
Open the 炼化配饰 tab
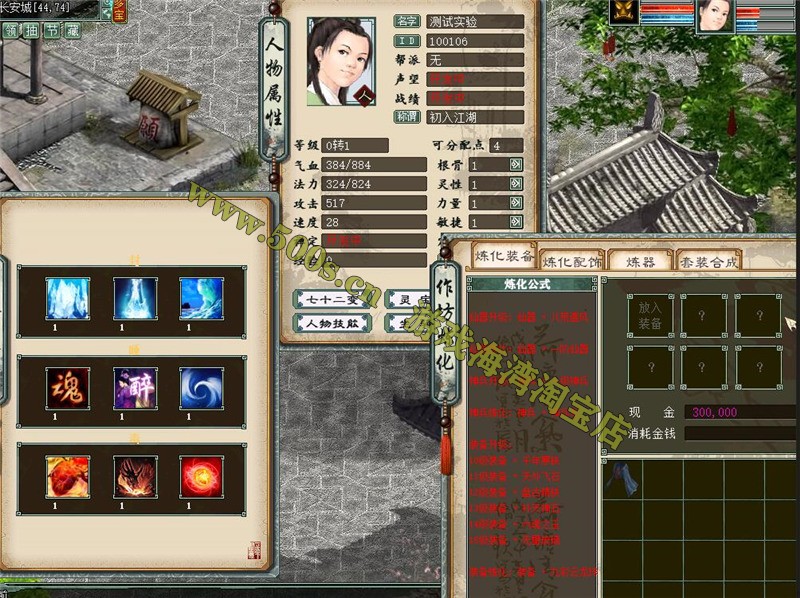[x=572, y=261]
